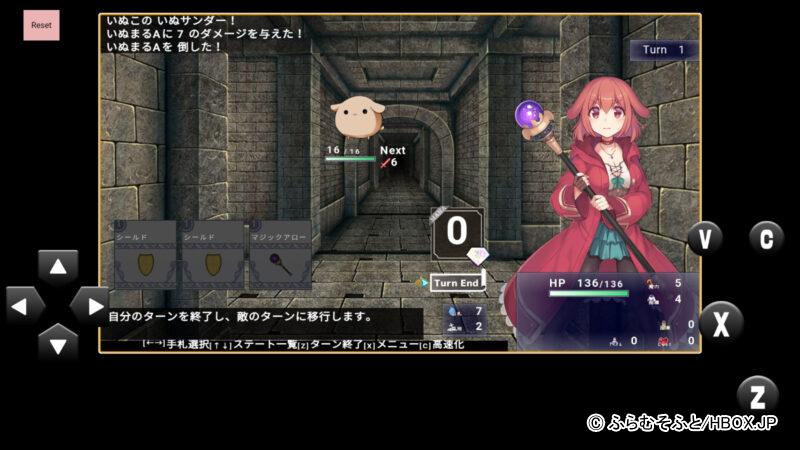800x450 pixels.
Task: Tap the on-screen X button
Action: coord(720,322)
